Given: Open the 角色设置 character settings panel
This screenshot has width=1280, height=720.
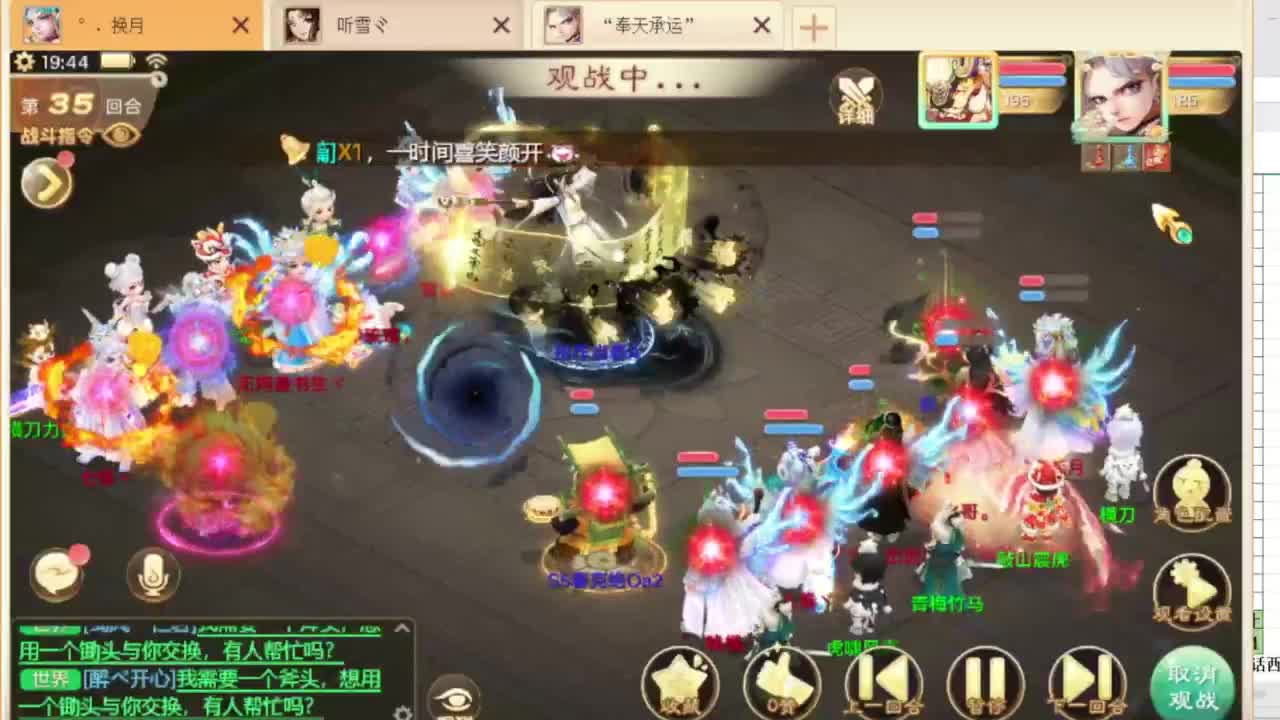Looking at the screenshot, I should (x=1192, y=490).
